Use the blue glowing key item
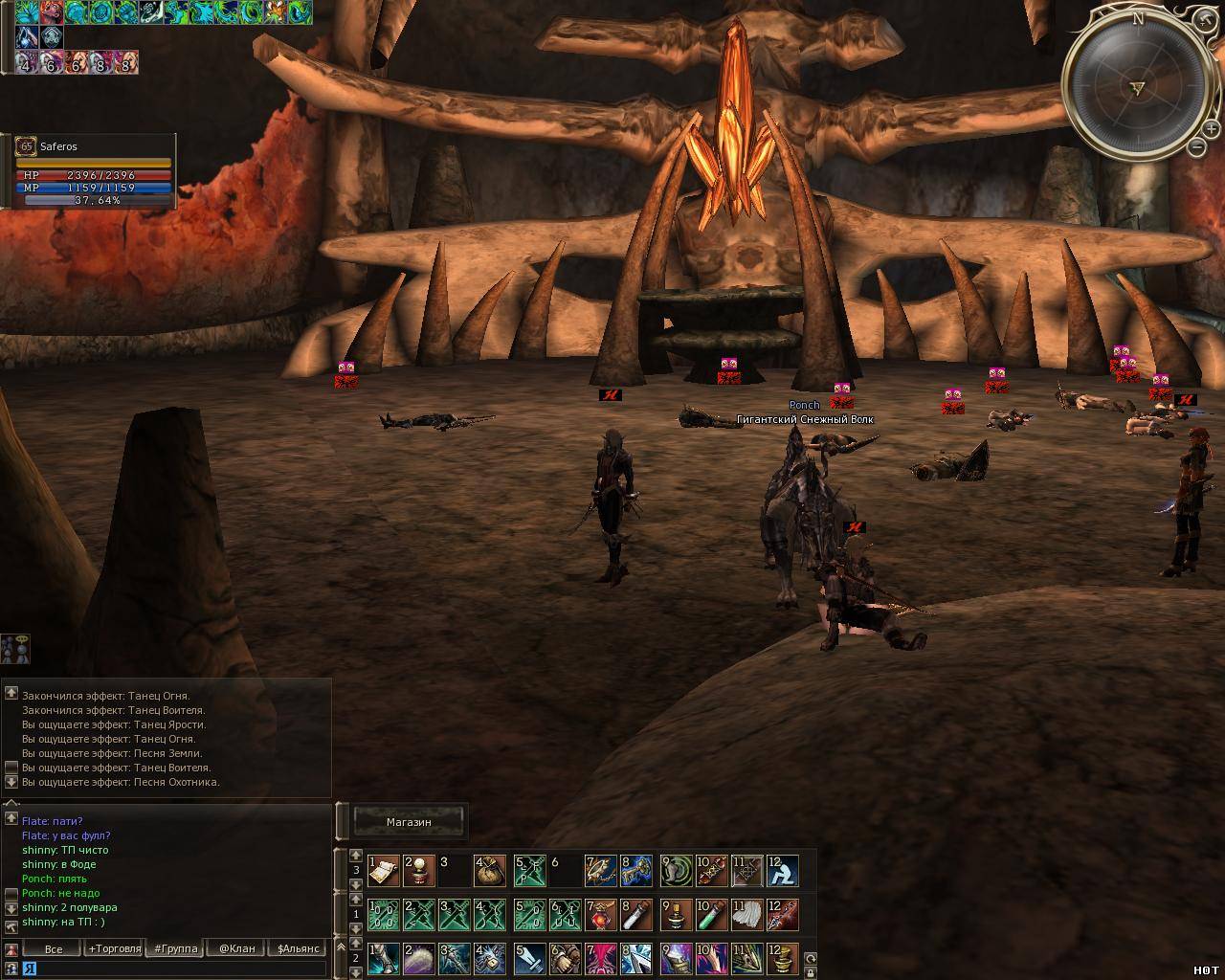Image resolution: width=1225 pixels, height=980 pixels. coord(636,871)
